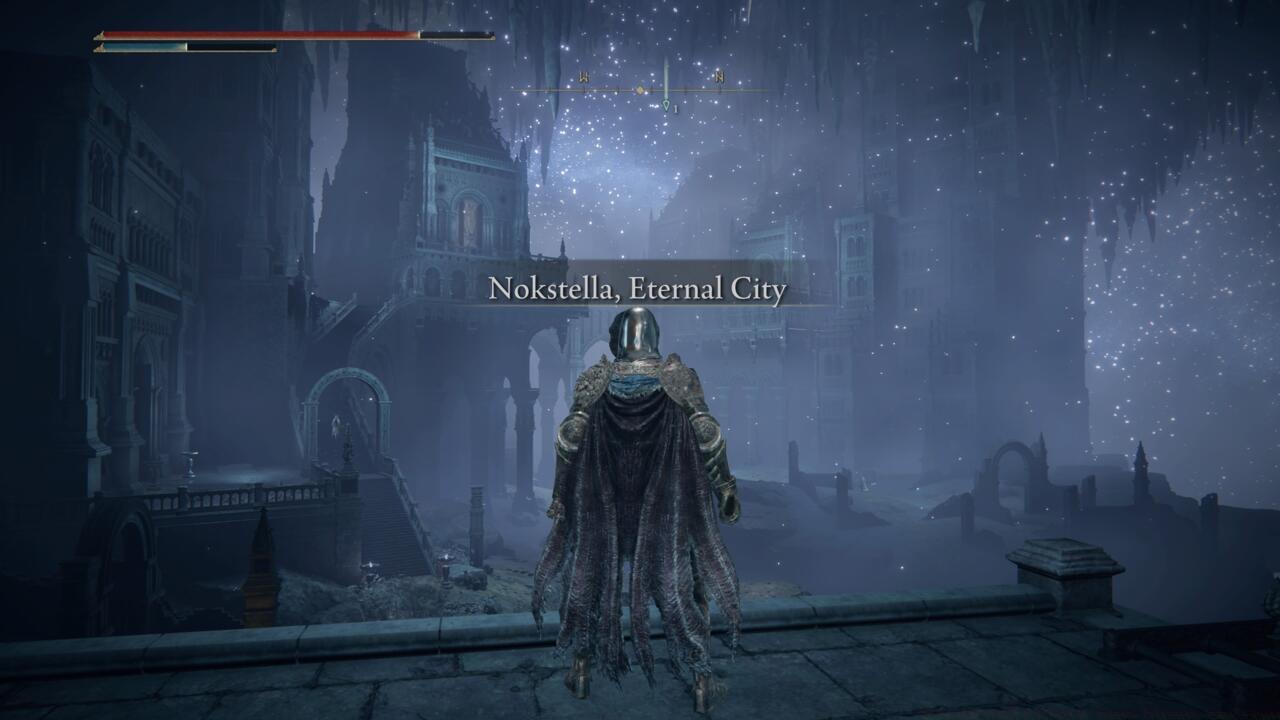Select the distant figure standing under the arch

click(x=335, y=425)
